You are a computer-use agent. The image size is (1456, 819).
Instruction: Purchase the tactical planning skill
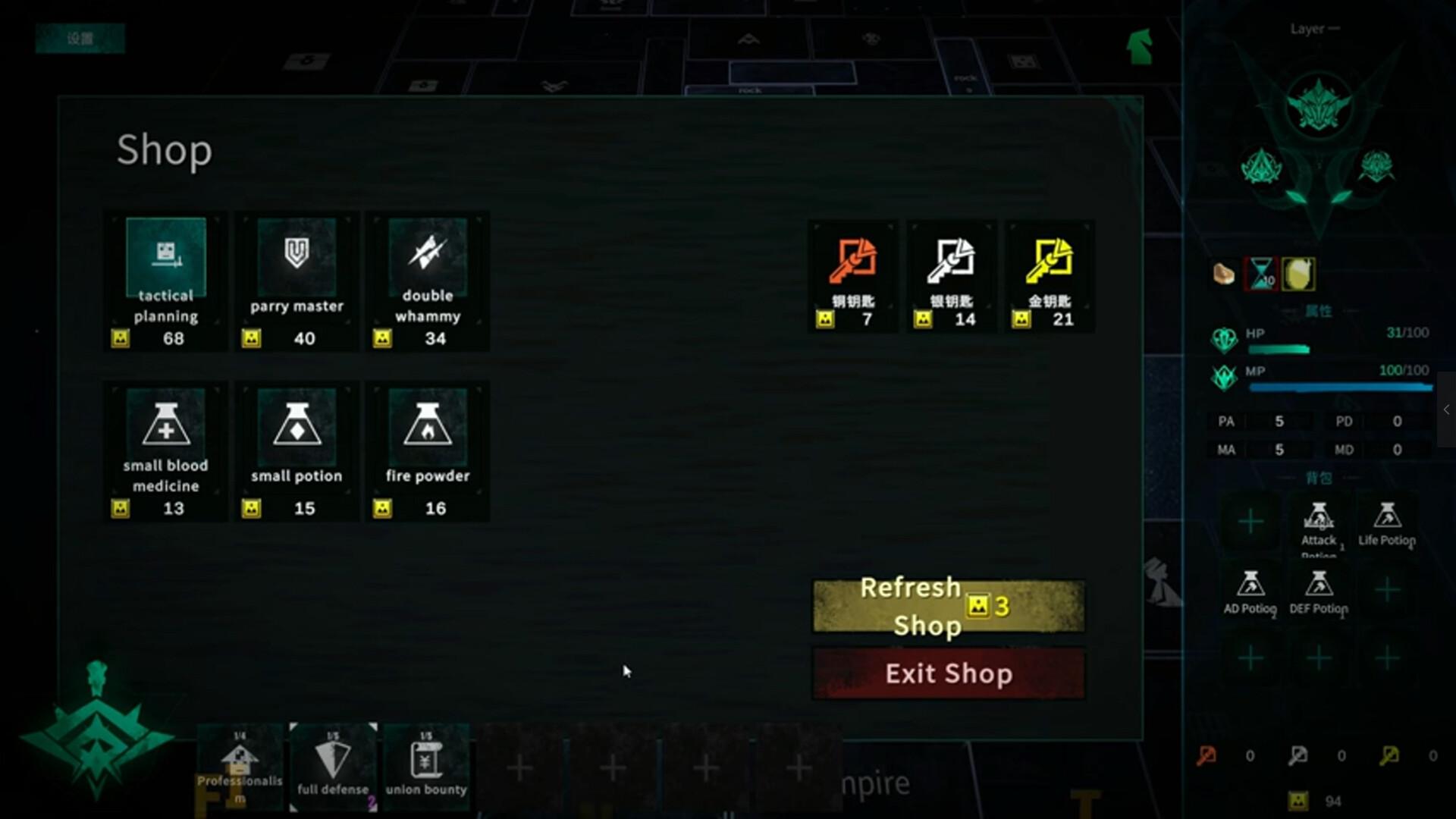point(166,281)
